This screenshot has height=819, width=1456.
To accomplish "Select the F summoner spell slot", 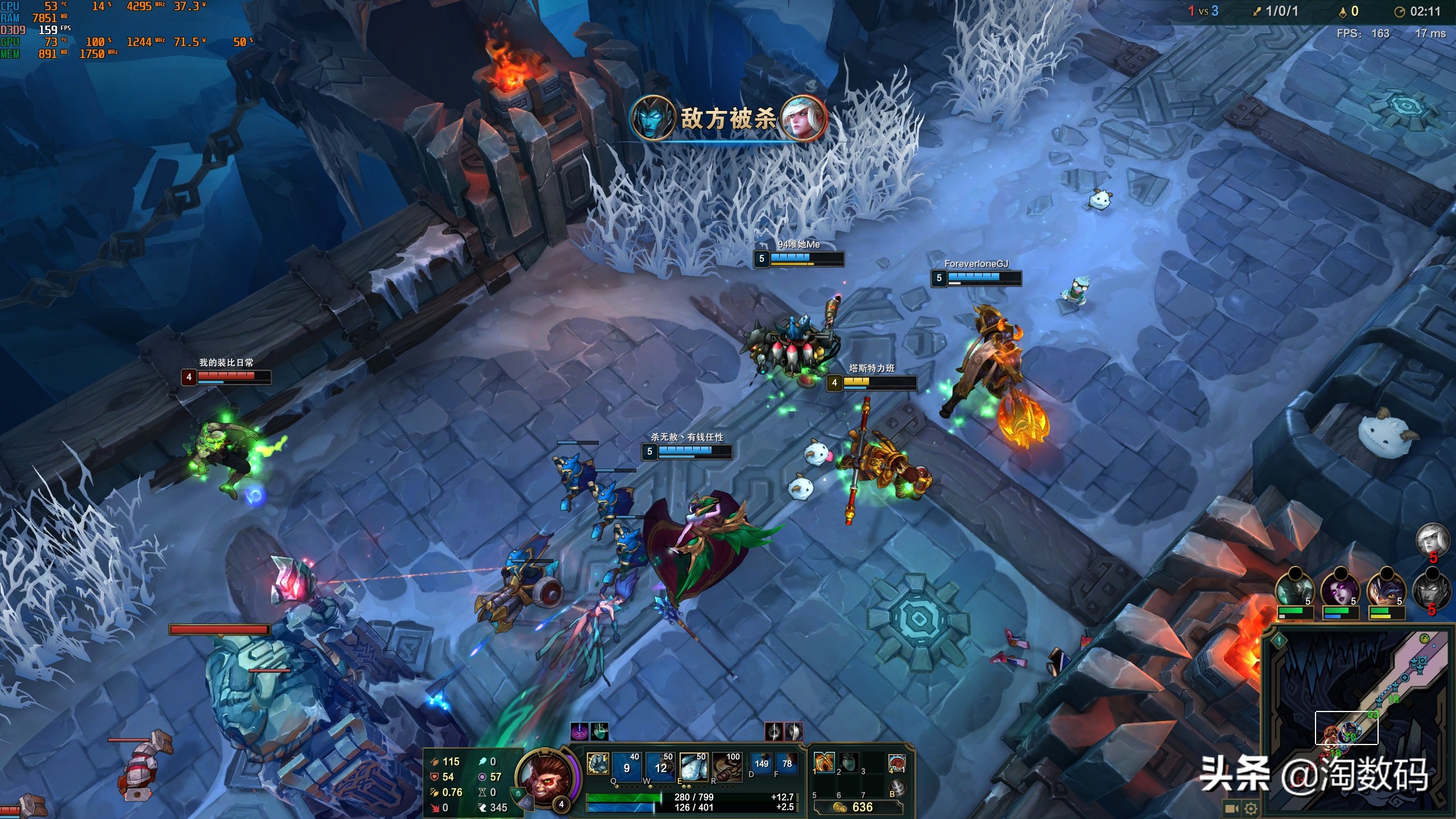I will tap(787, 764).
